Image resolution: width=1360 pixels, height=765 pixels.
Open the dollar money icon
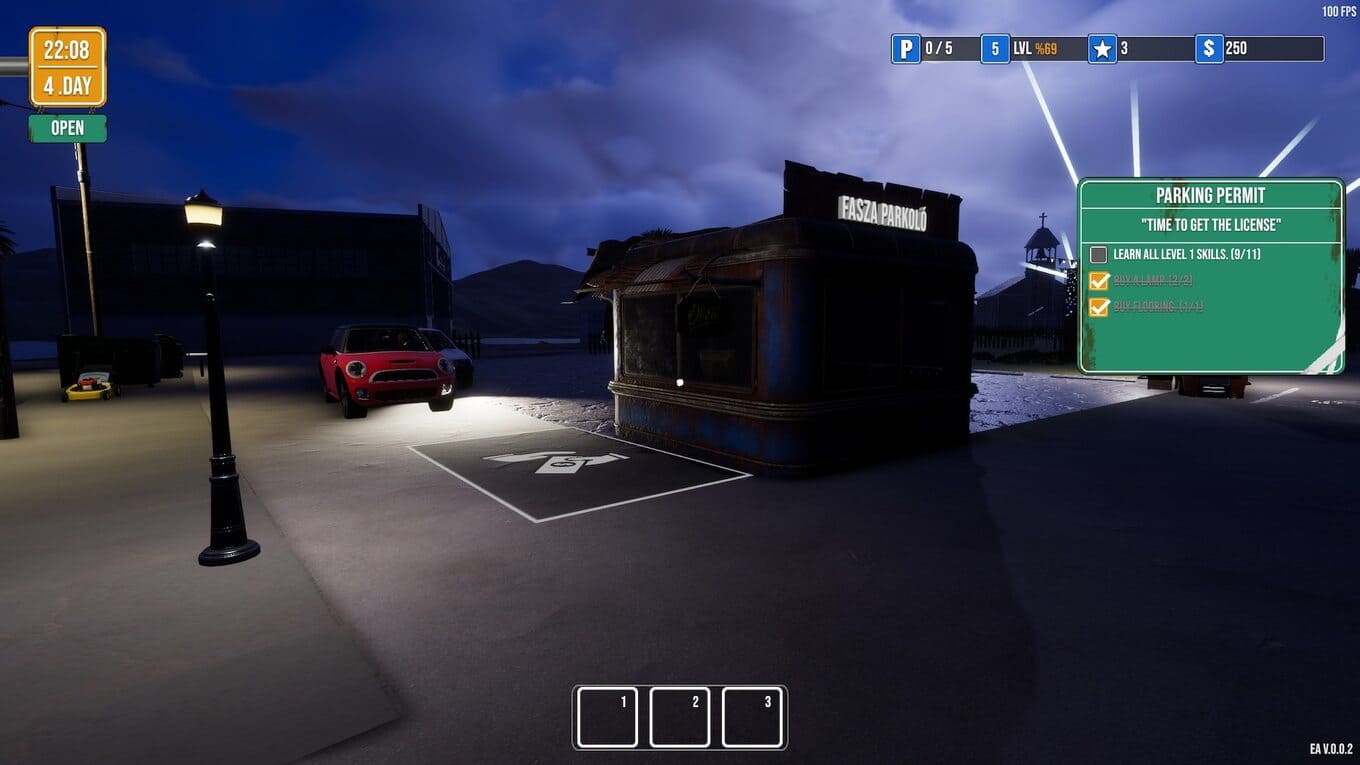(x=1209, y=49)
